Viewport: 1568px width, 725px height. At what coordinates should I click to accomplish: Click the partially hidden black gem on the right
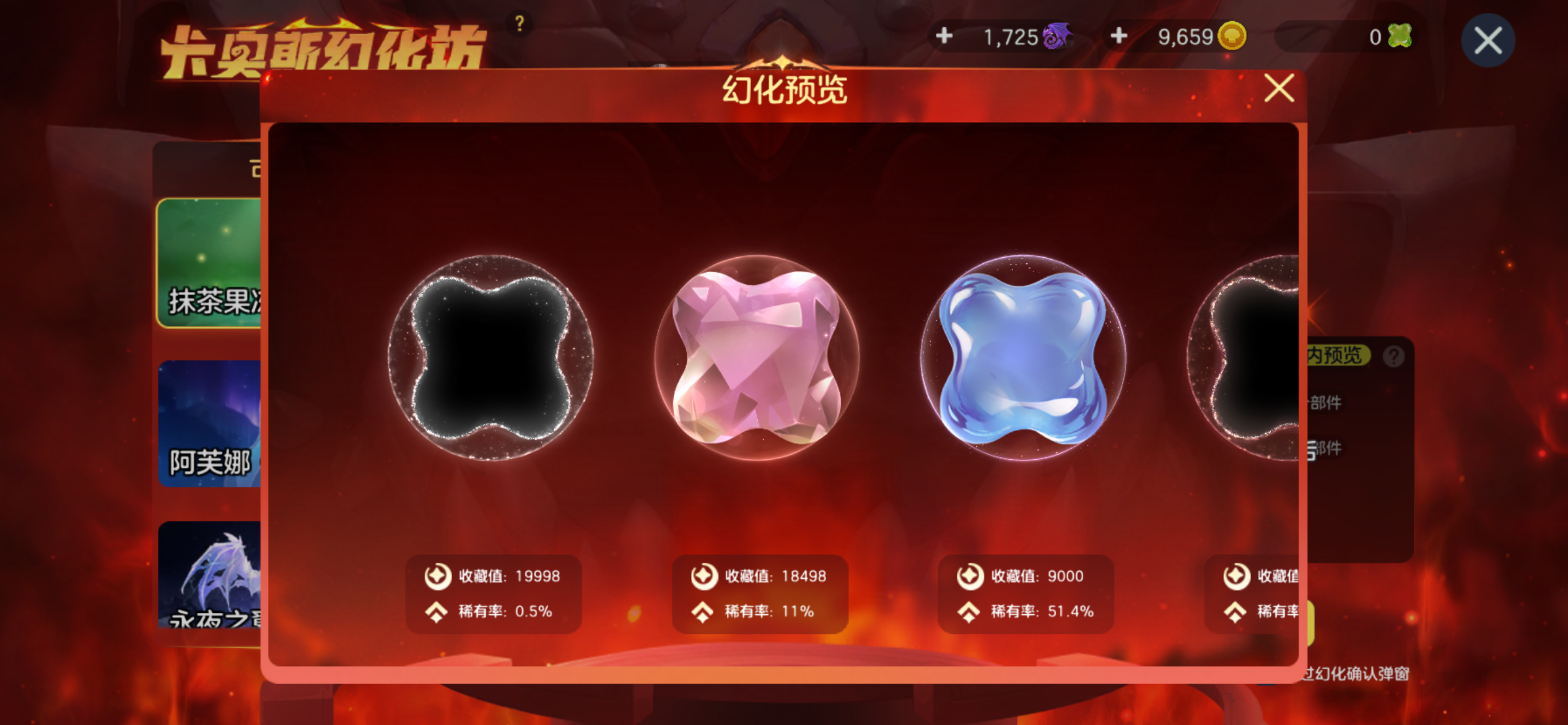pos(1245,358)
